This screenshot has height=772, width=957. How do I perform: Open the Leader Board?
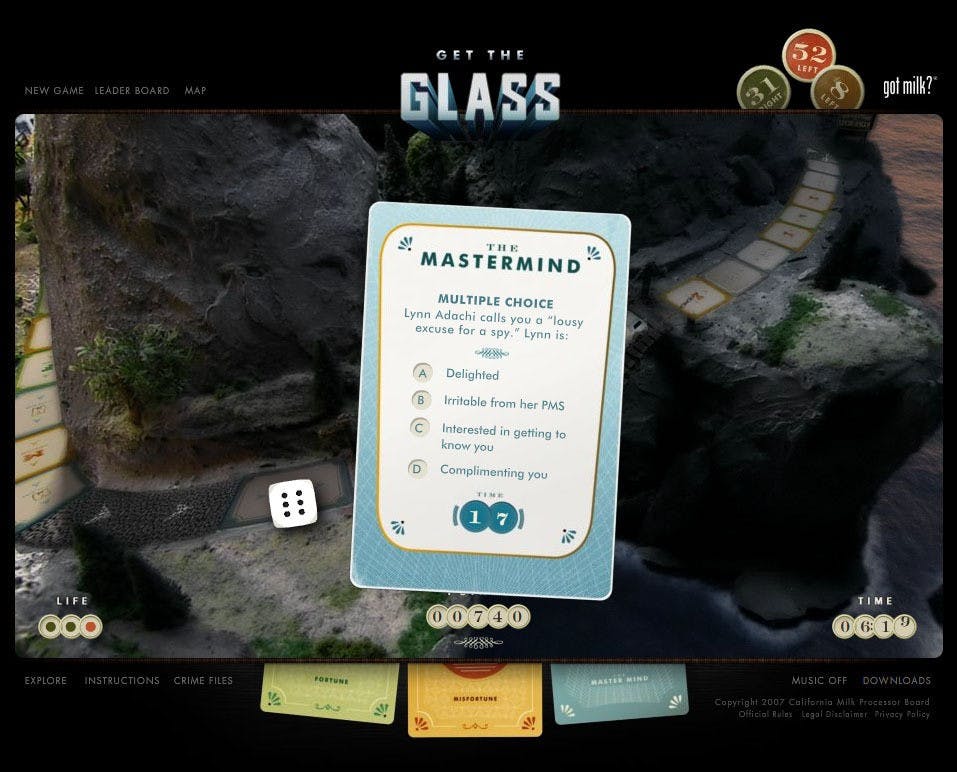click(132, 91)
